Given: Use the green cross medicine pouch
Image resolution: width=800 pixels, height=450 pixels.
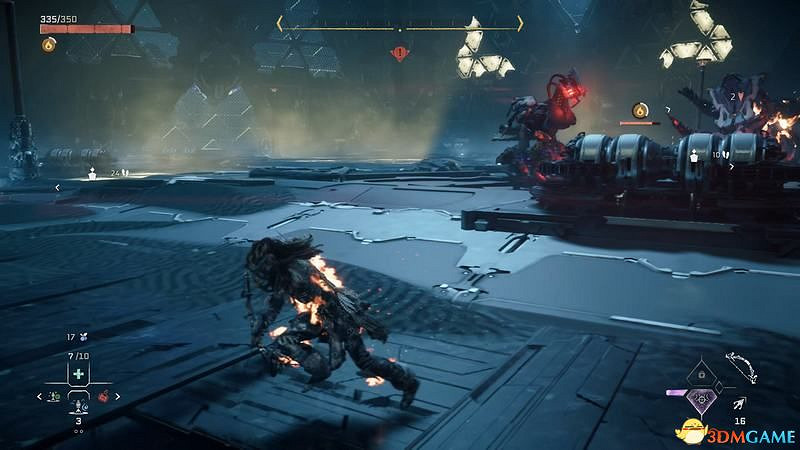Looking at the screenshot, I should (x=78, y=374).
